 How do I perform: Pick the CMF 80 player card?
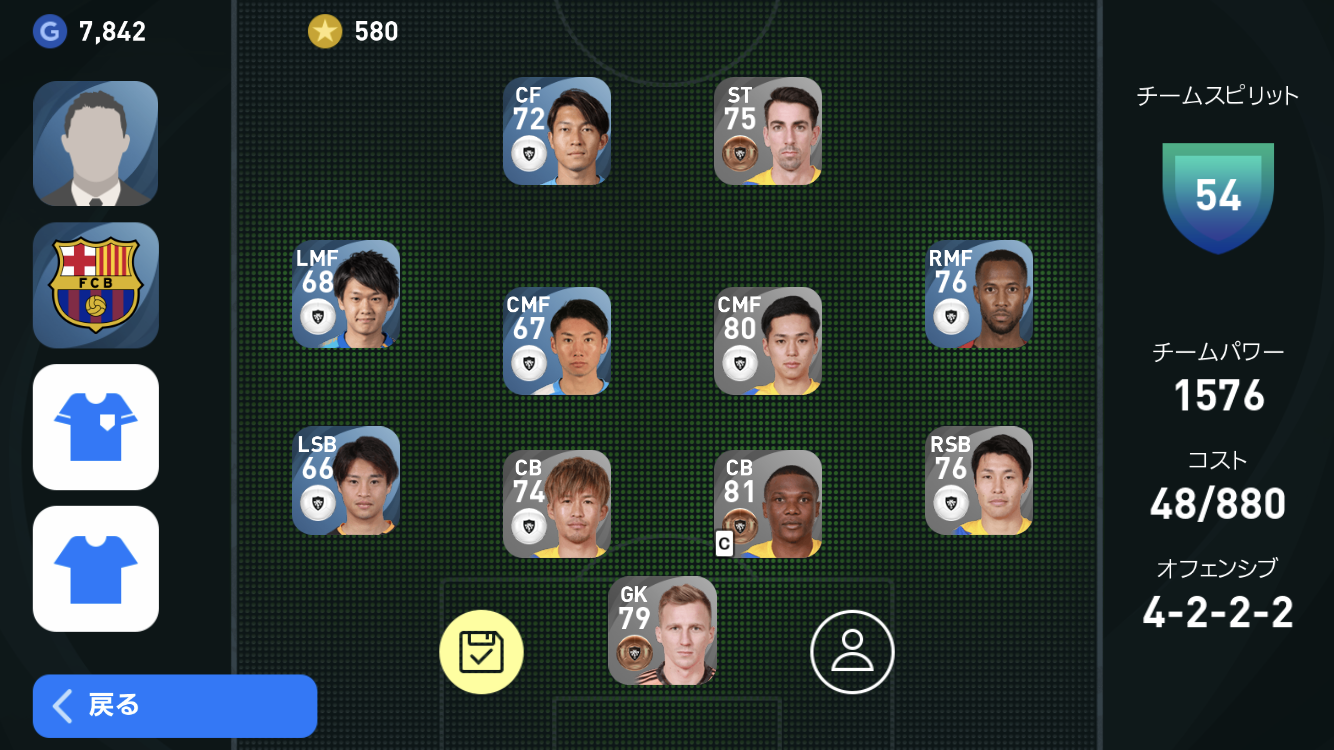[x=768, y=341]
